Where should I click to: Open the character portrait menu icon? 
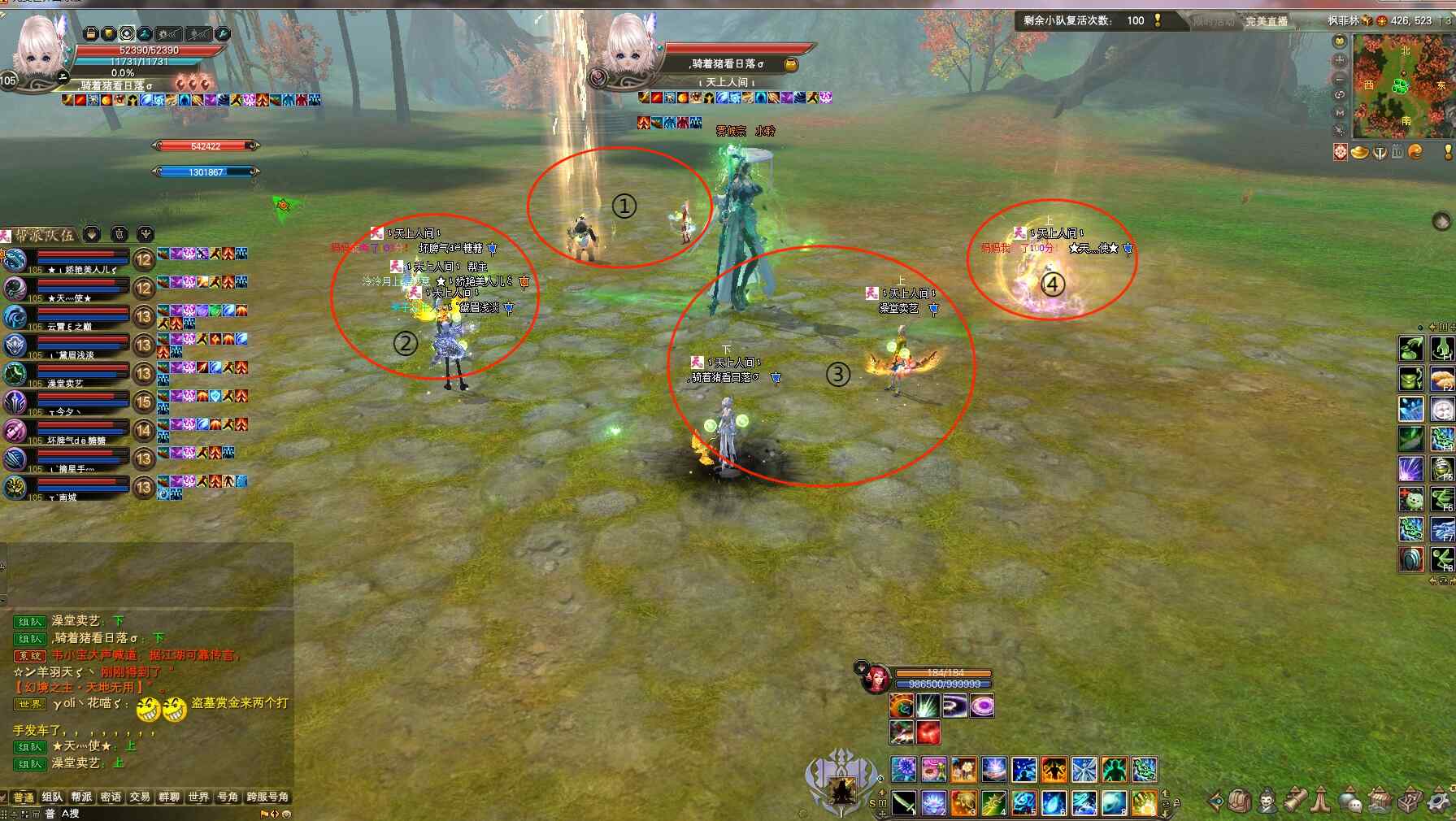coord(1267,801)
